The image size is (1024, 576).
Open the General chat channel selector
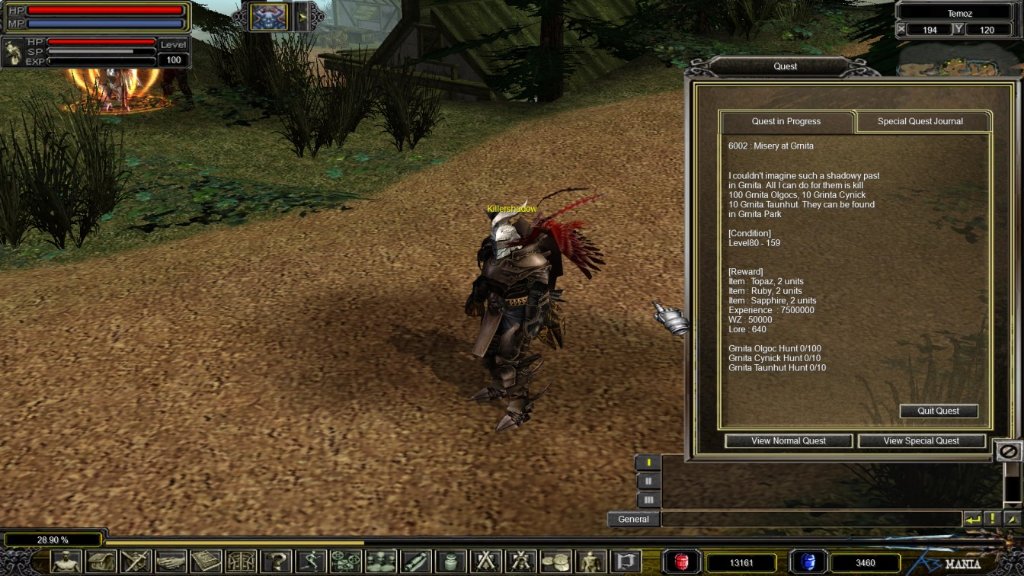coord(633,519)
